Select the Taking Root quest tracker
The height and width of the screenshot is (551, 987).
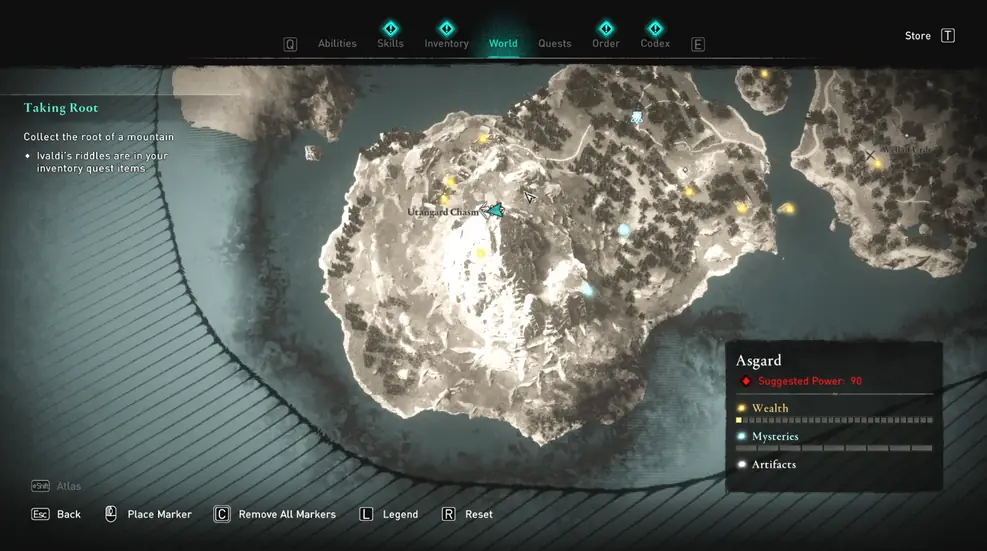(x=61, y=108)
